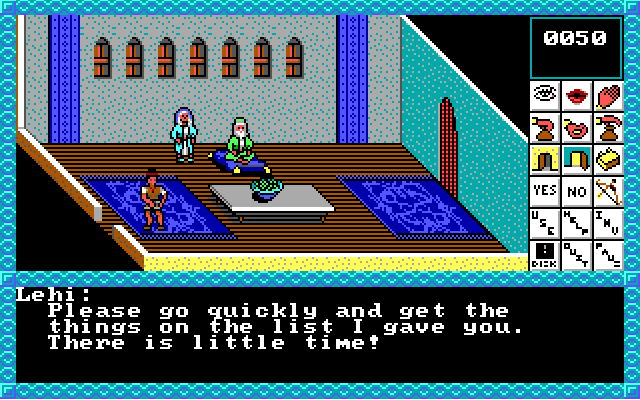Activate the praying hands icon
Image resolution: width=640 pixels, height=400 pixels.
[608, 97]
